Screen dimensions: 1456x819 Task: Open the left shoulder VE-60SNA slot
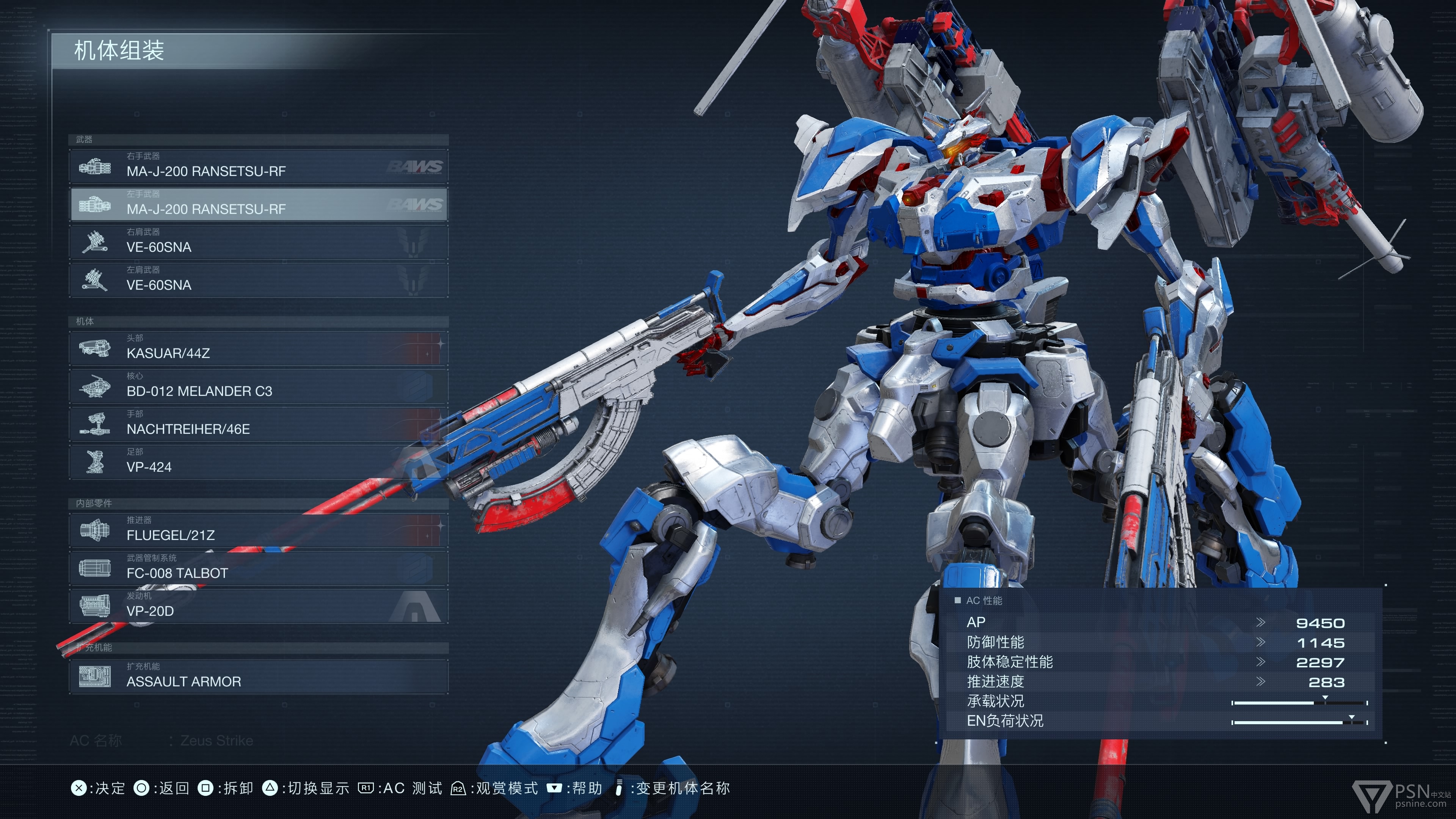(258, 280)
